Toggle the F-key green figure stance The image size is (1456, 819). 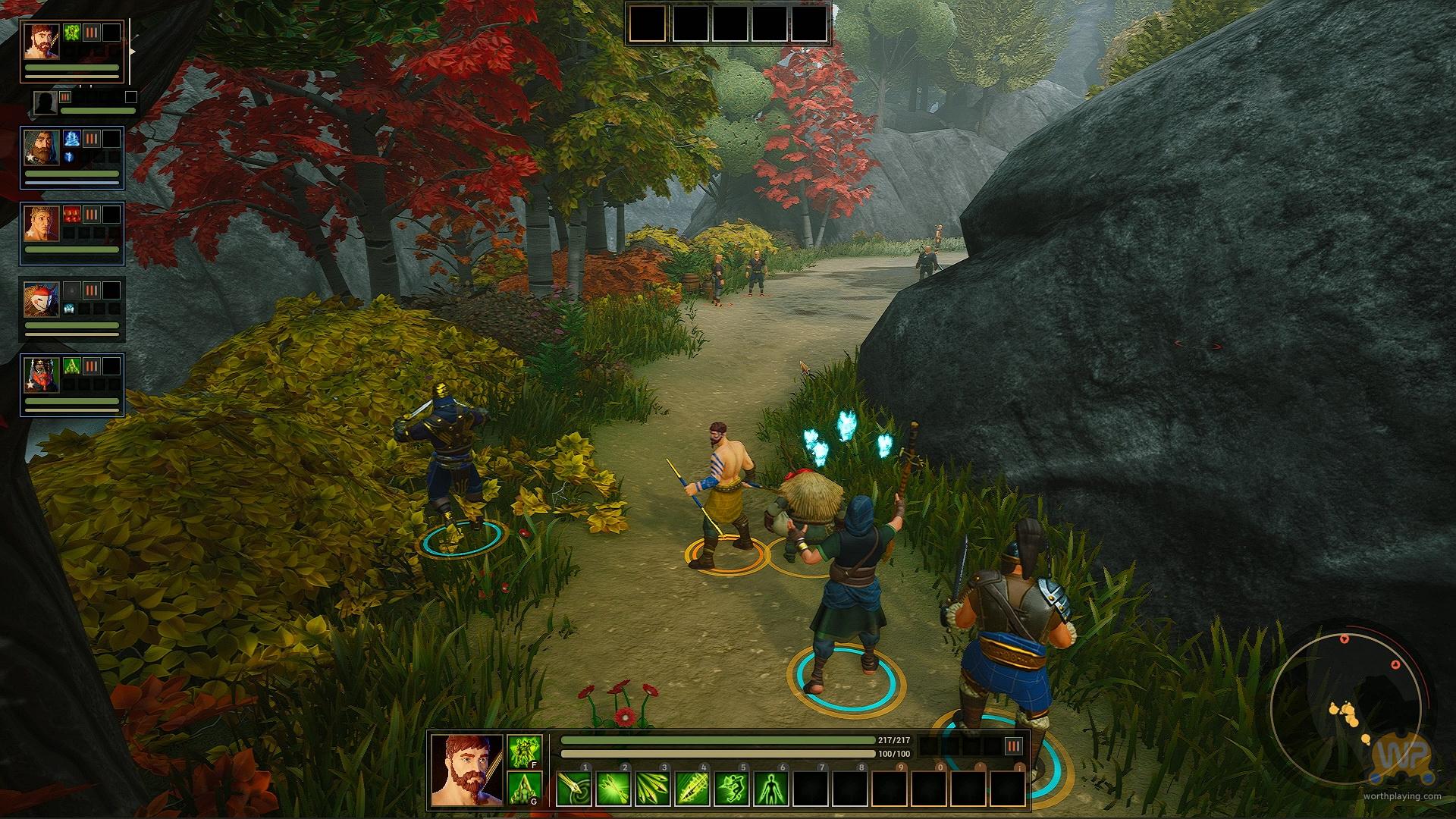(x=524, y=752)
